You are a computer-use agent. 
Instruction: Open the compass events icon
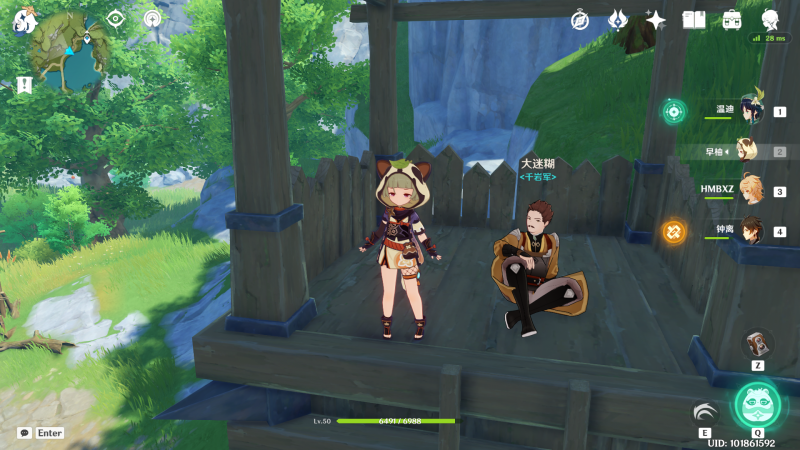580,19
